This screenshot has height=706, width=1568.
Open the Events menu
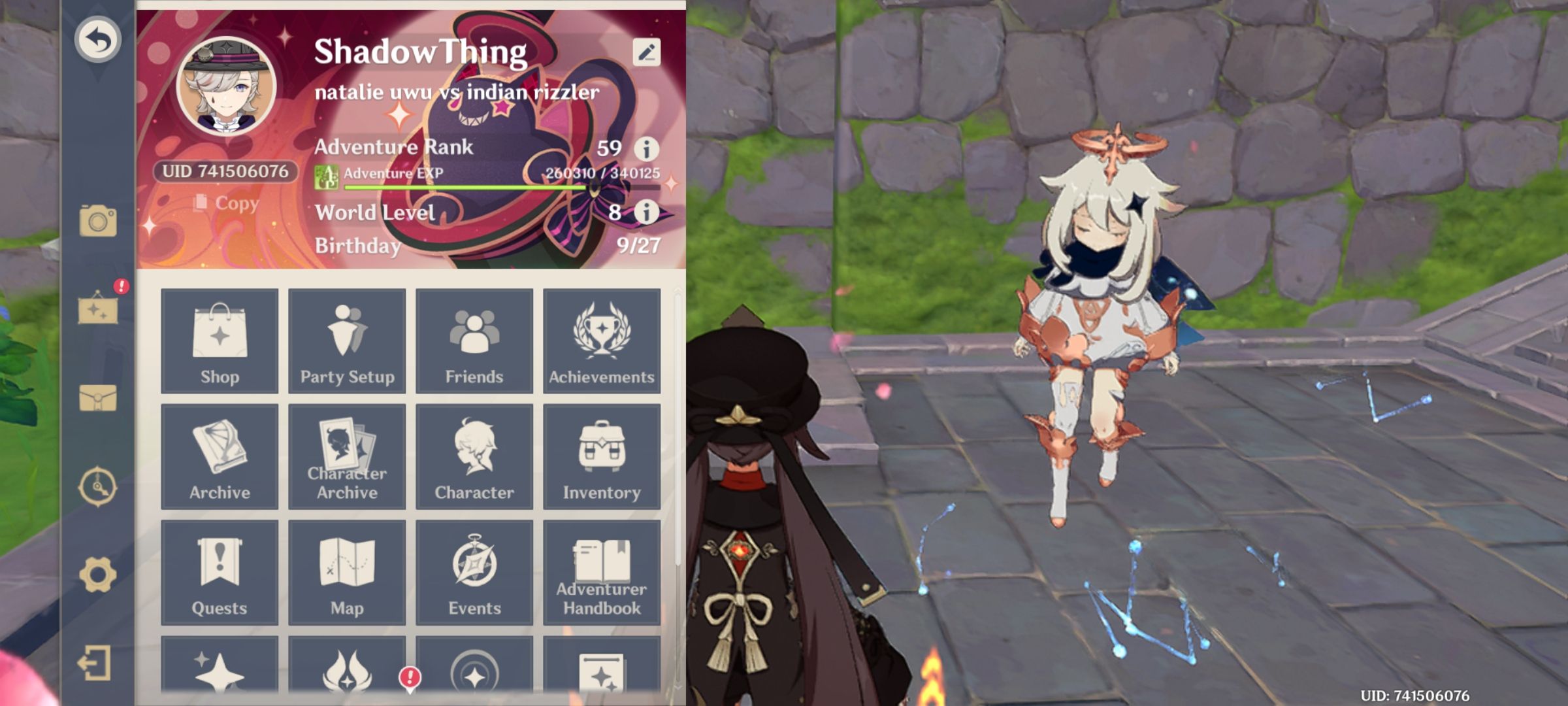tap(474, 572)
